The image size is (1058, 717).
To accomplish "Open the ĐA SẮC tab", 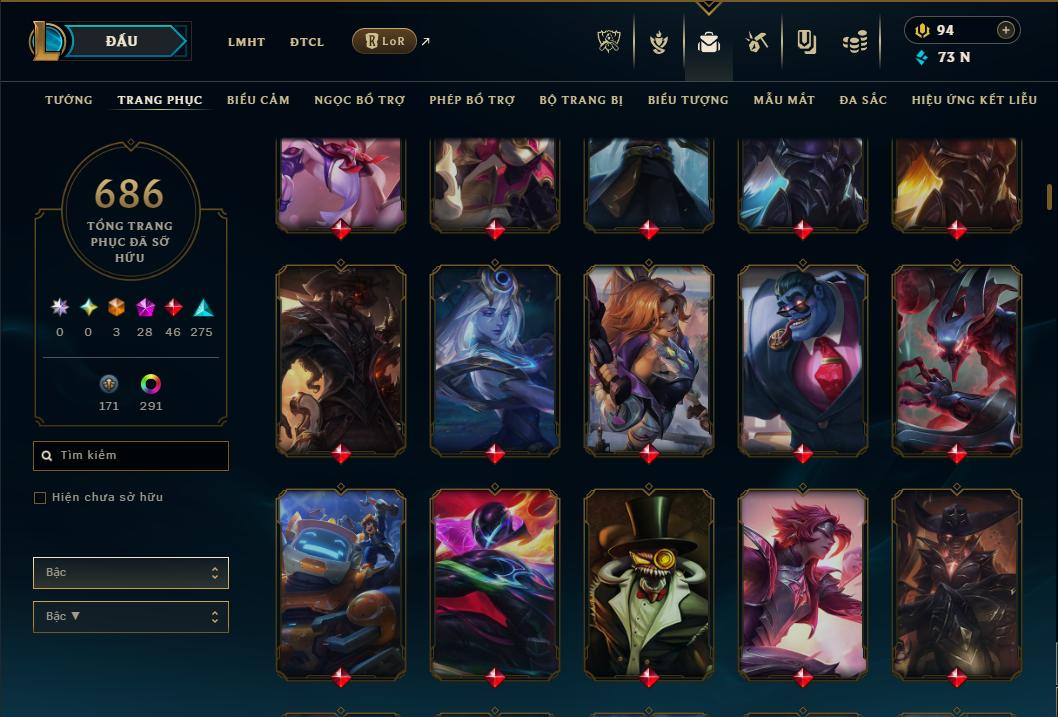I will click(863, 100).
